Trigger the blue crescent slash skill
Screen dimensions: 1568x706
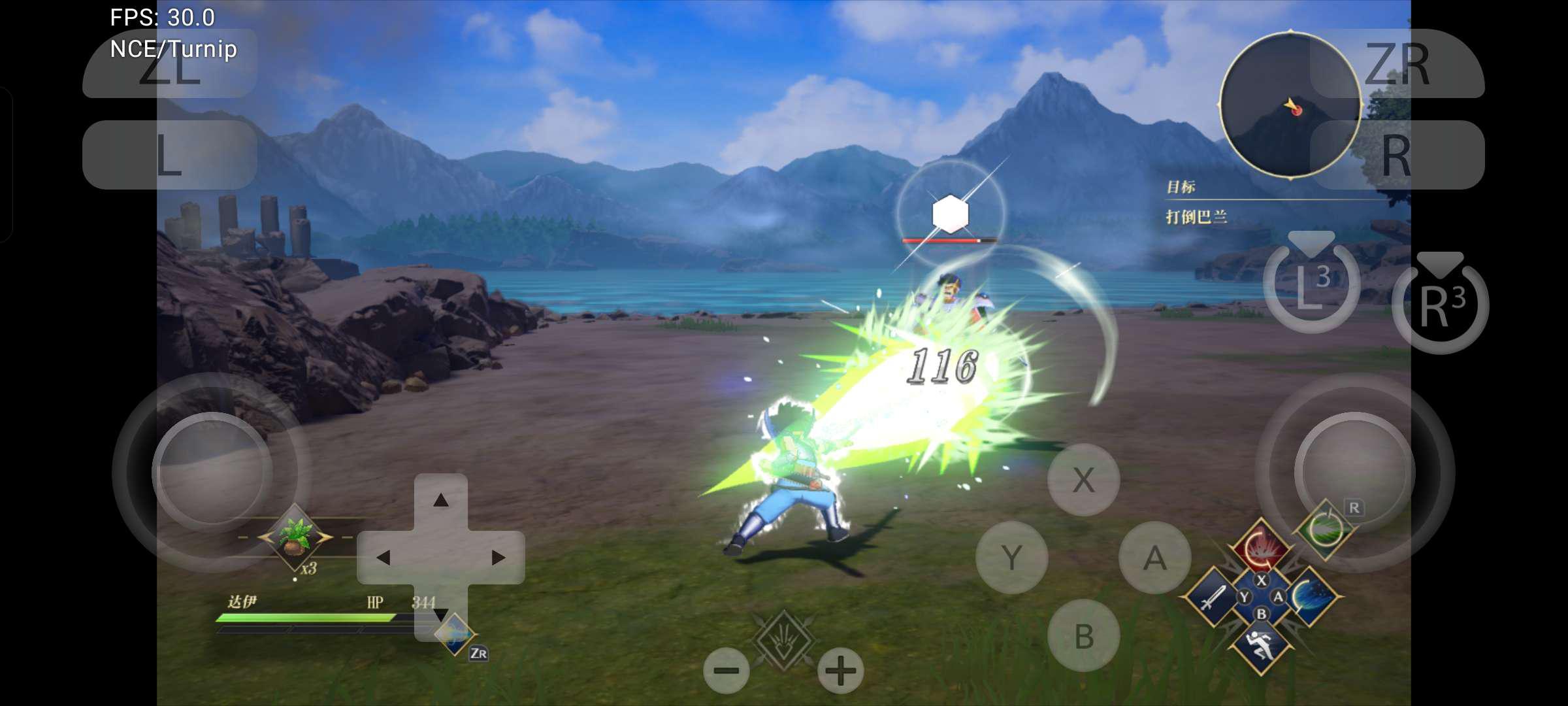pyautogui.click(x=1311, y=597)
